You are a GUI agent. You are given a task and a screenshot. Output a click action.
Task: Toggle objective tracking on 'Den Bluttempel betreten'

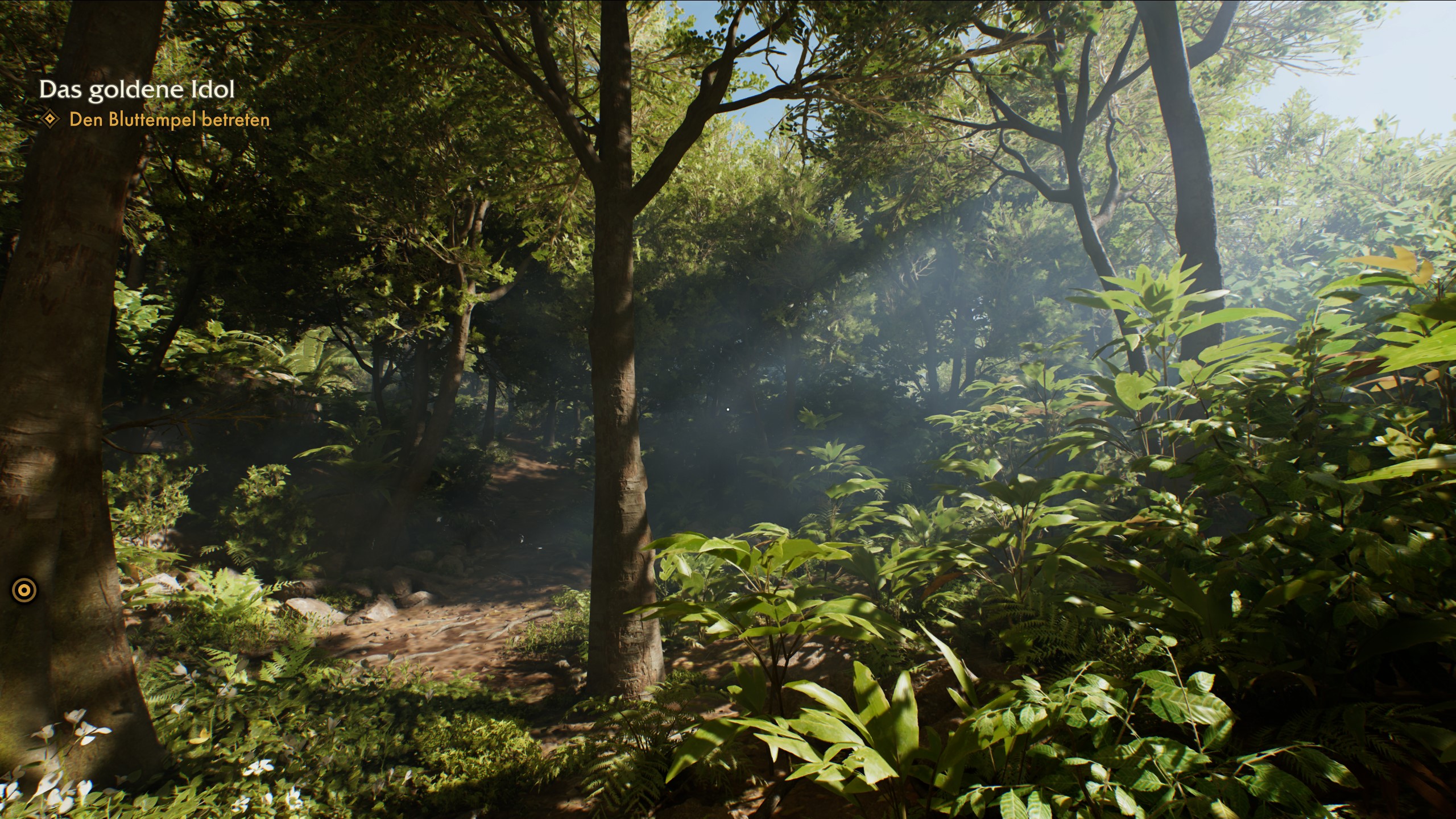click(x=170, y=121)
